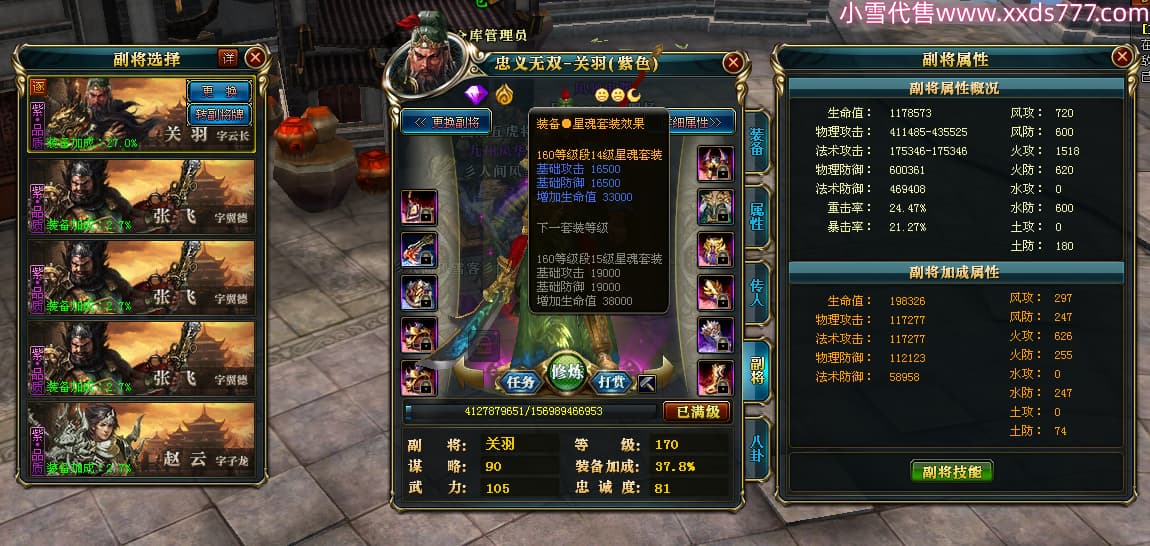Click the 转副将牌 button
The height and width of the screenshot is (546, 1150).
219,113
